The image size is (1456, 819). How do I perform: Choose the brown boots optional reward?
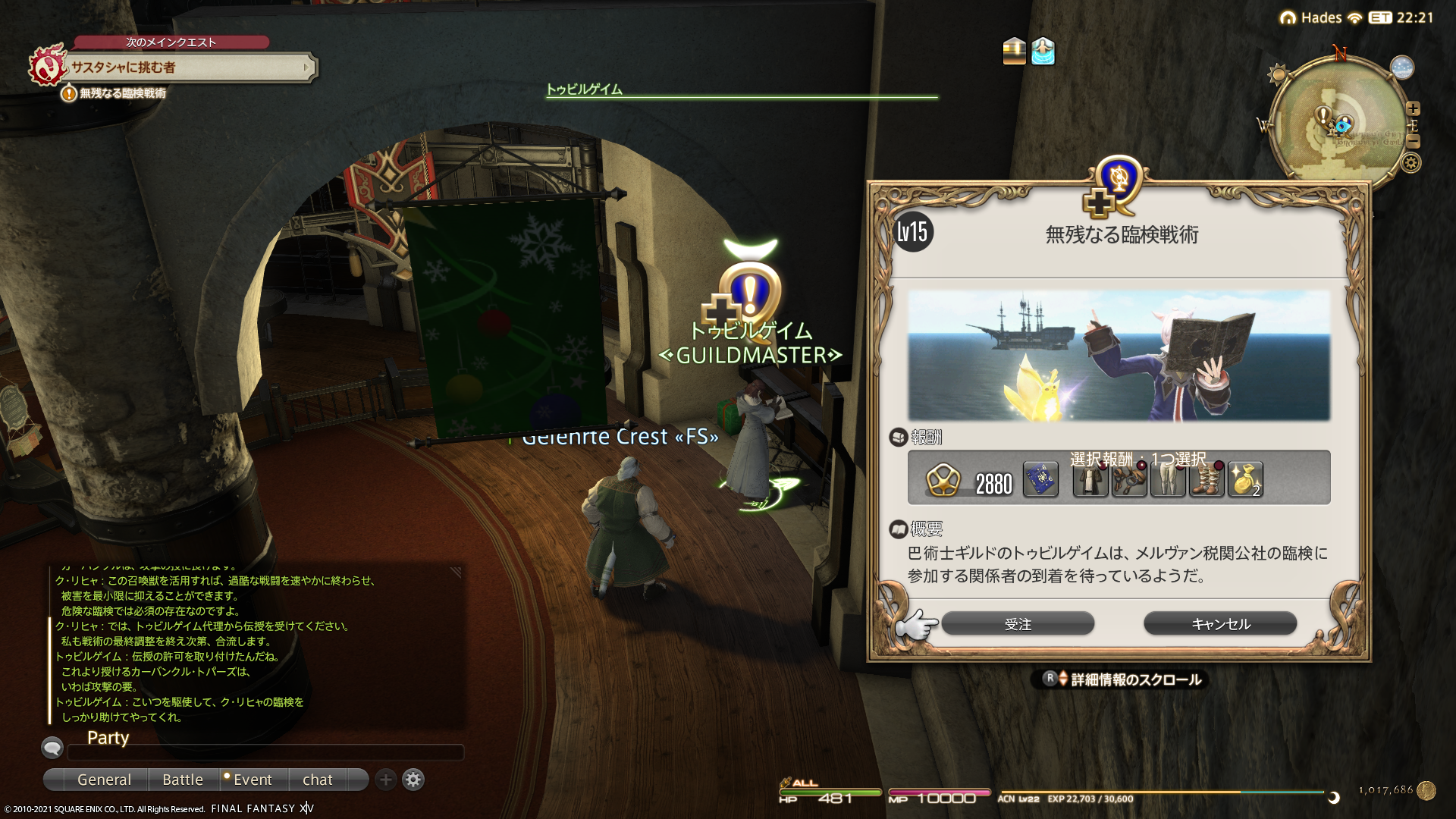1207,480
